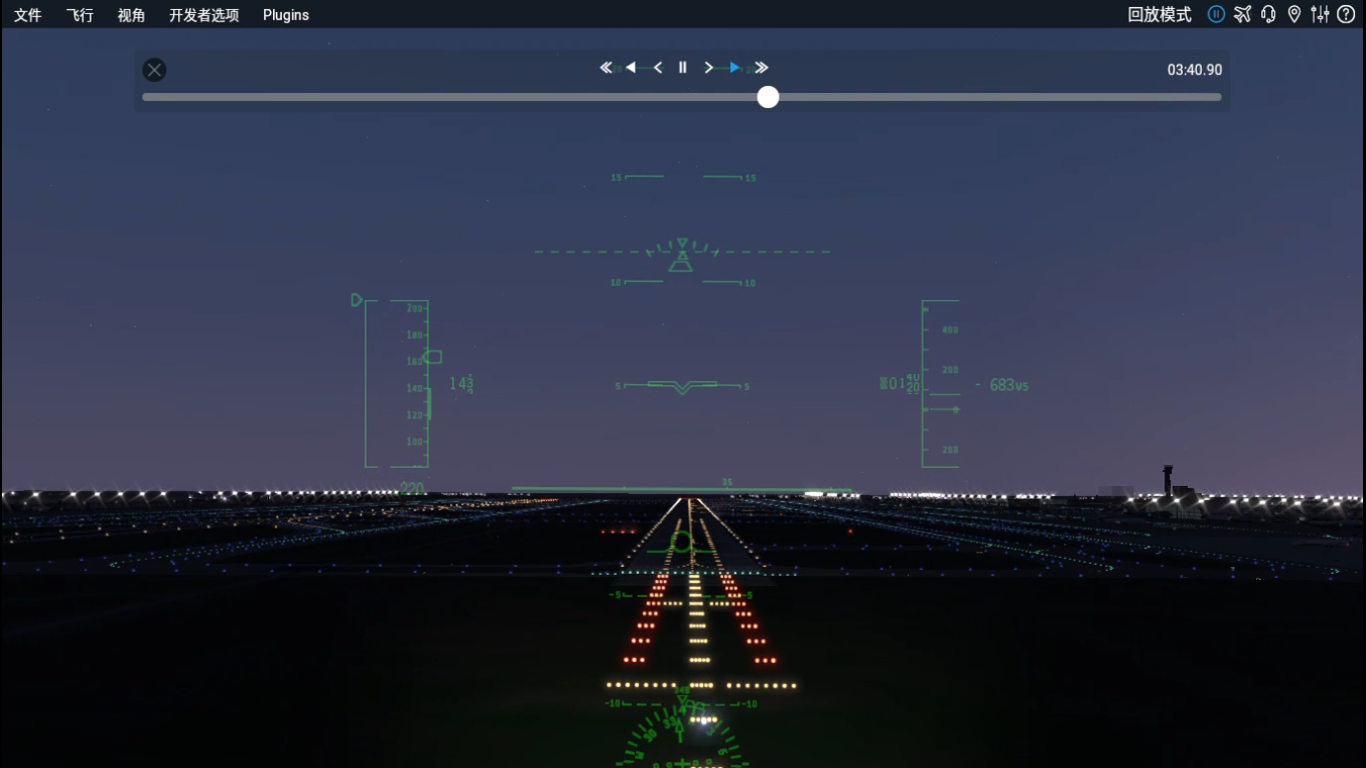Open the 飞行 menu
Viewport: 1366px width, 768px height.
(79, 14)
